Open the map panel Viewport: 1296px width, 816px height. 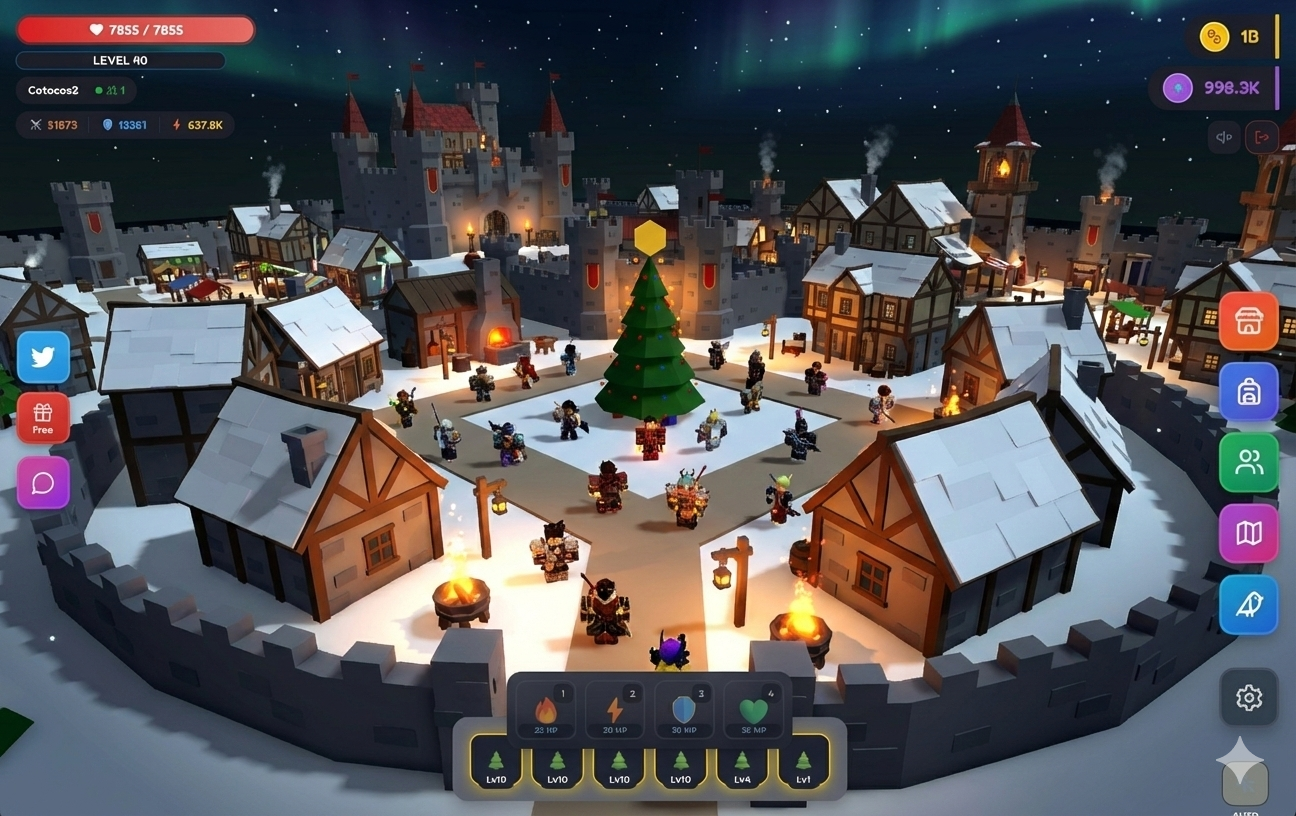pos(1248,533)
